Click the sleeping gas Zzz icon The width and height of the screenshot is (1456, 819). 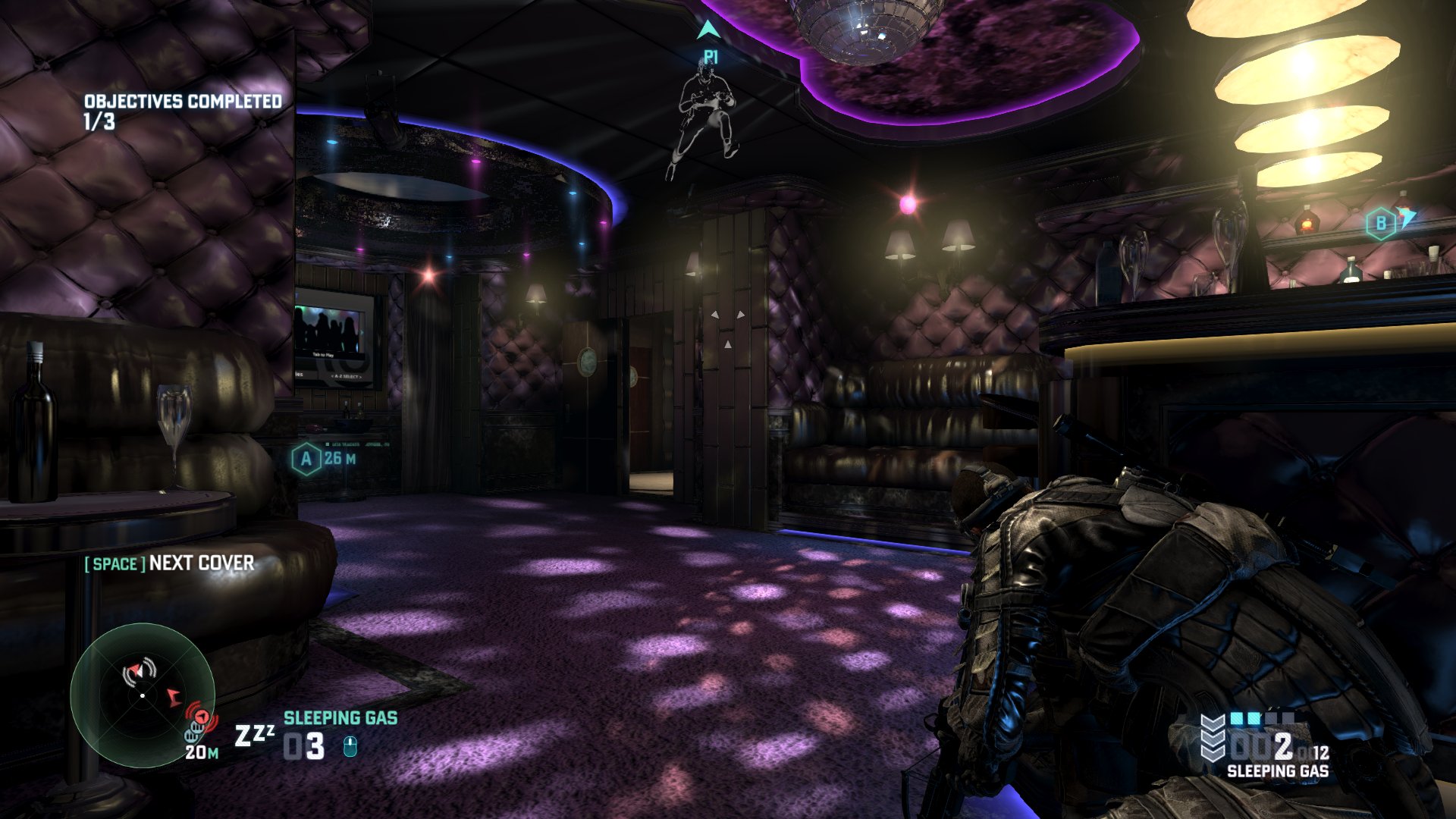(x=253, y=735)
